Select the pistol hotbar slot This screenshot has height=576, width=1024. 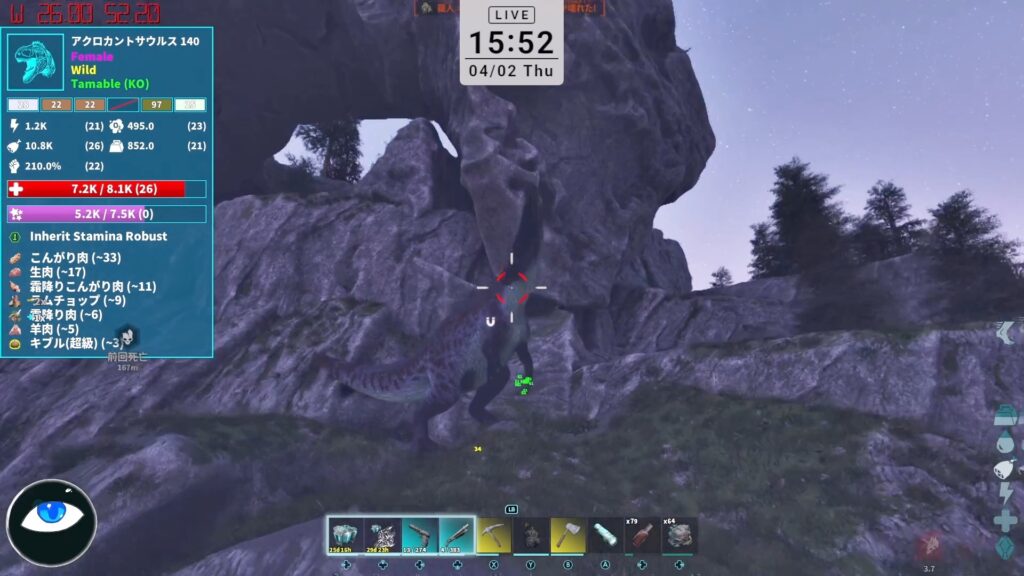tap(418, 535)
